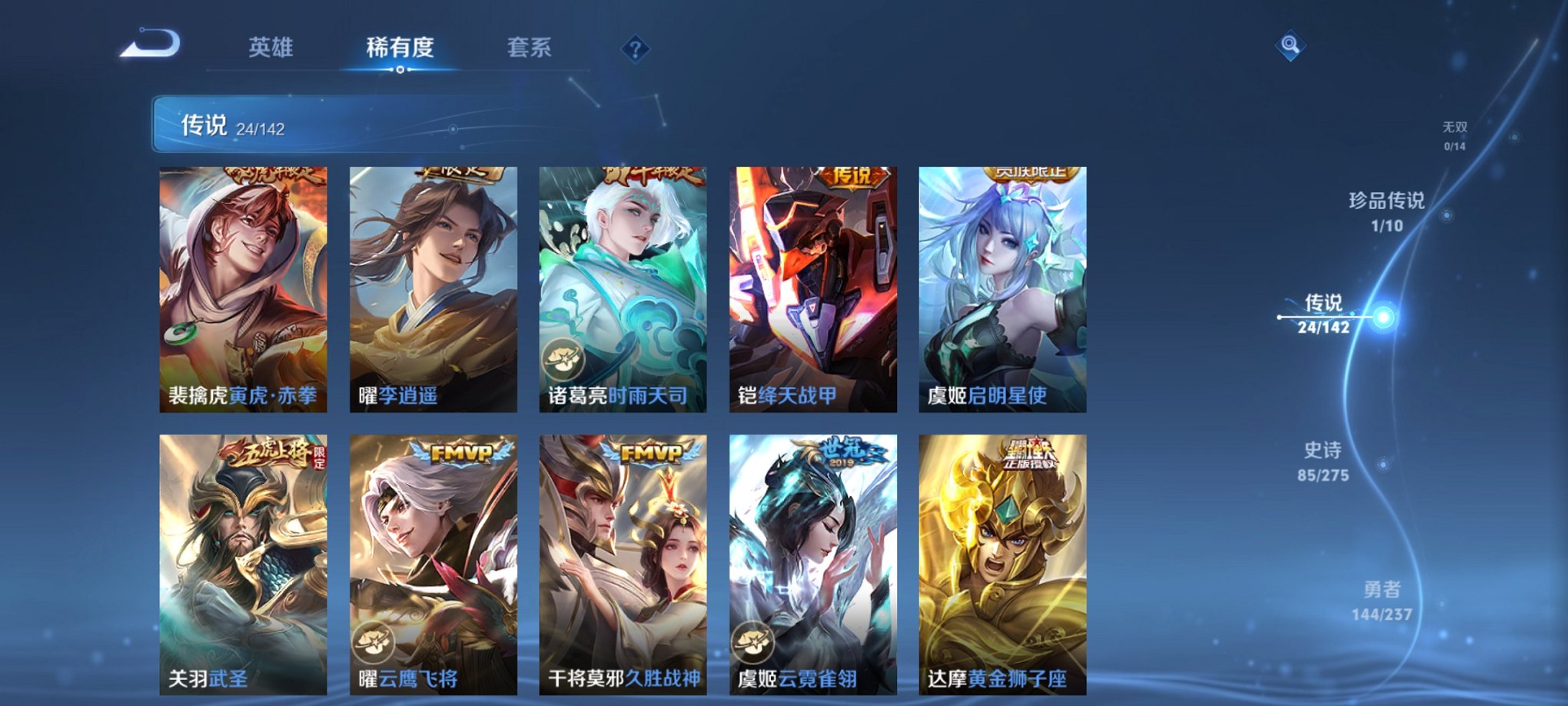Select the 稀有度 tab

point(398,48)
